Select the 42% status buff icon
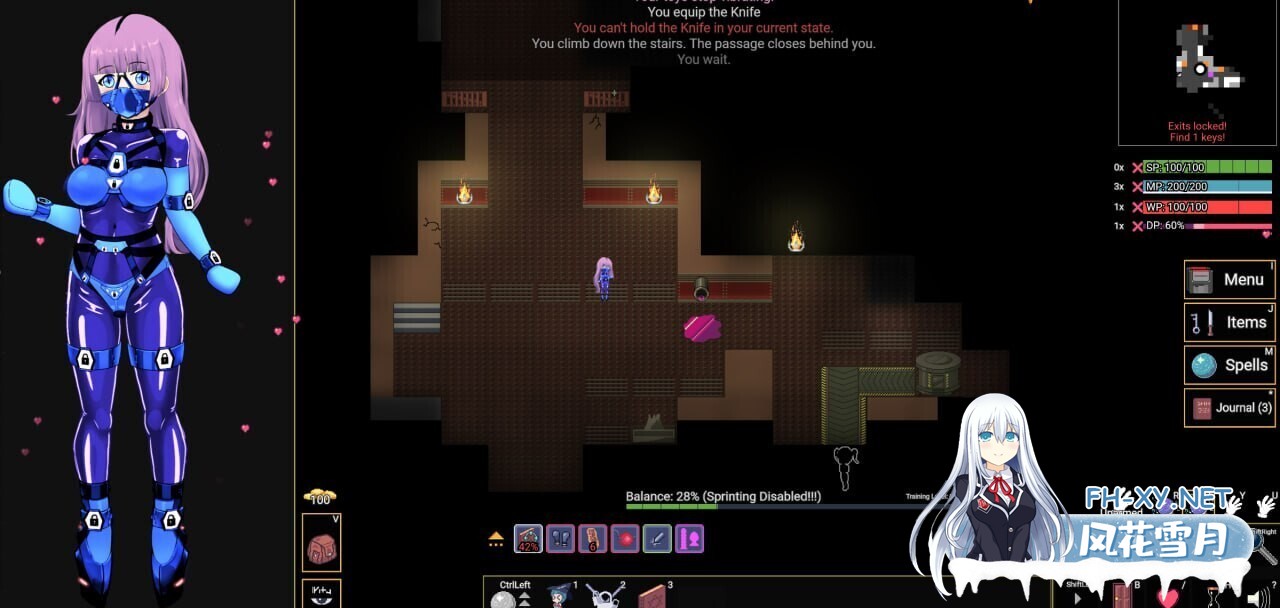 point(528,539)
